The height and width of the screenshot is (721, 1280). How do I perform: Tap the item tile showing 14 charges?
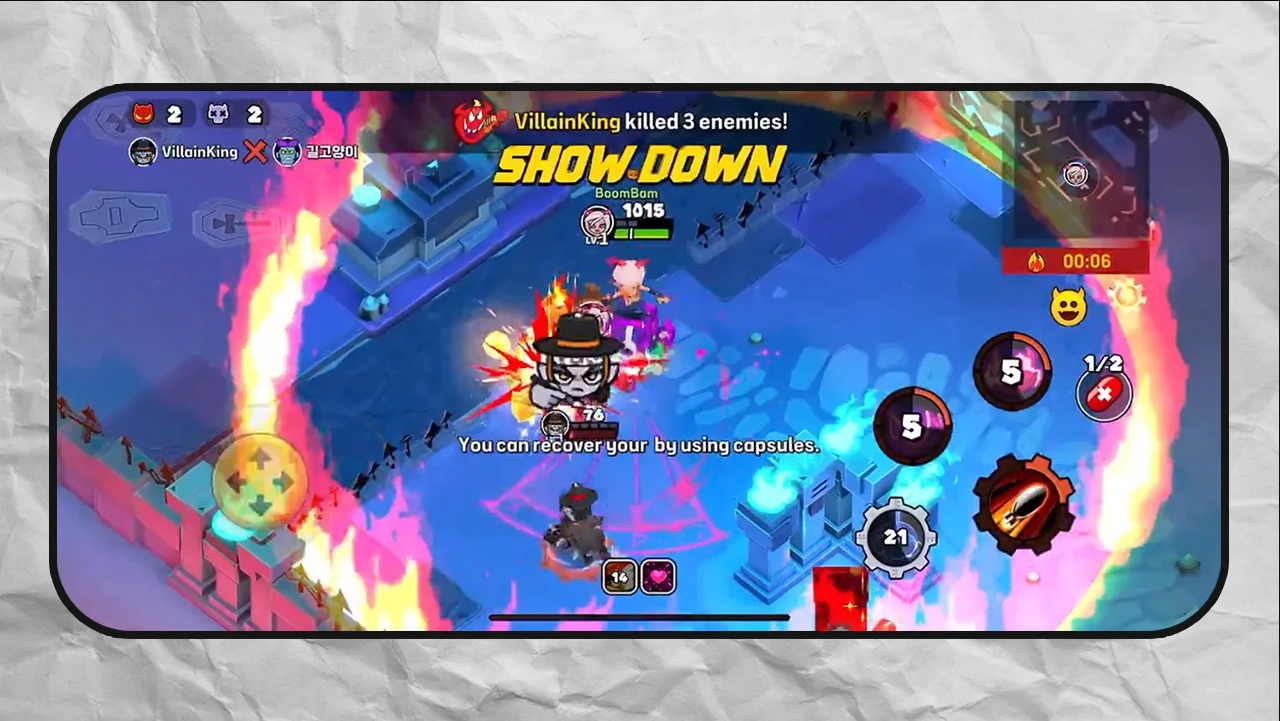617,577
